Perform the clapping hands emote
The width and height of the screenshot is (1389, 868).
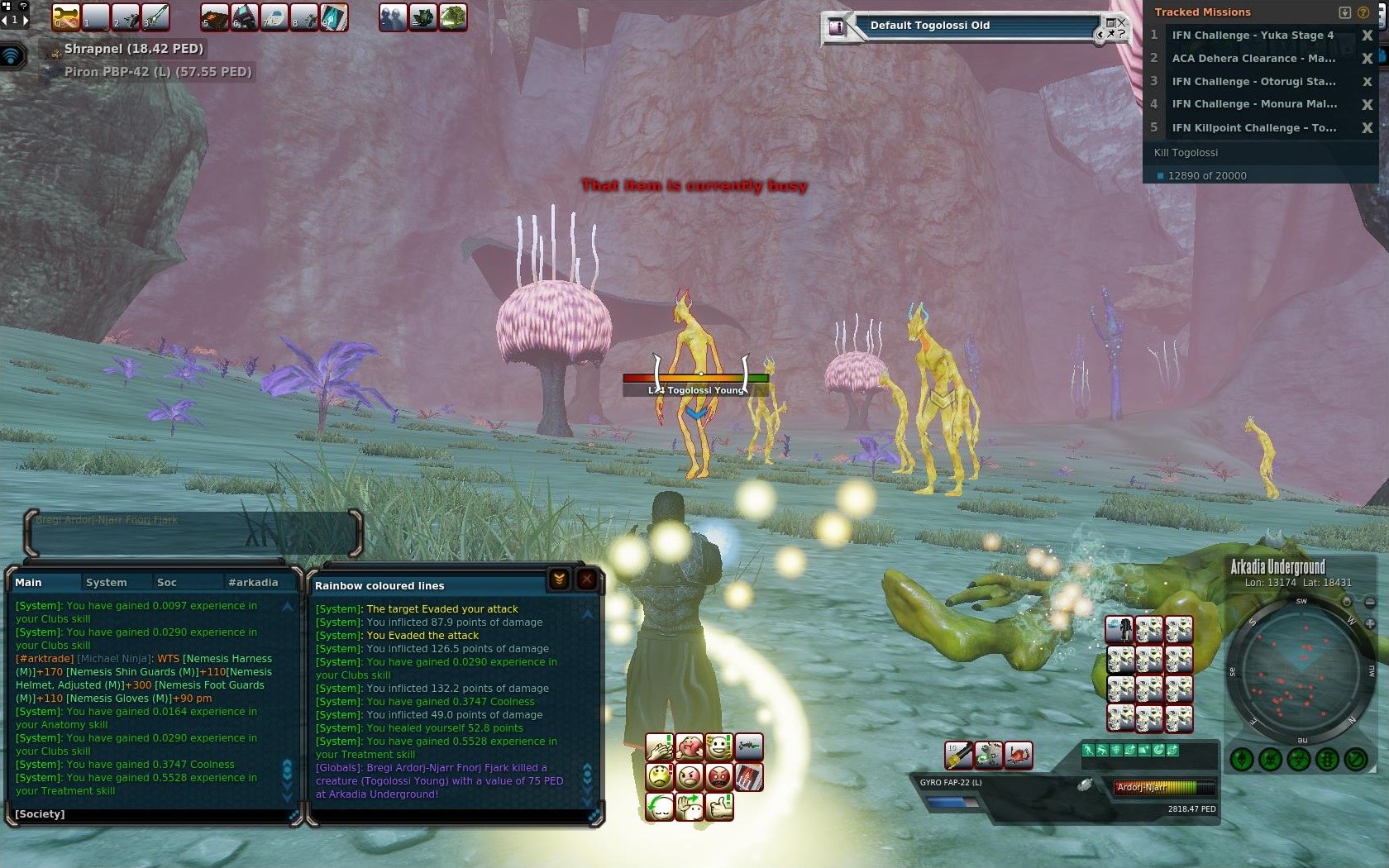(660, 747)
